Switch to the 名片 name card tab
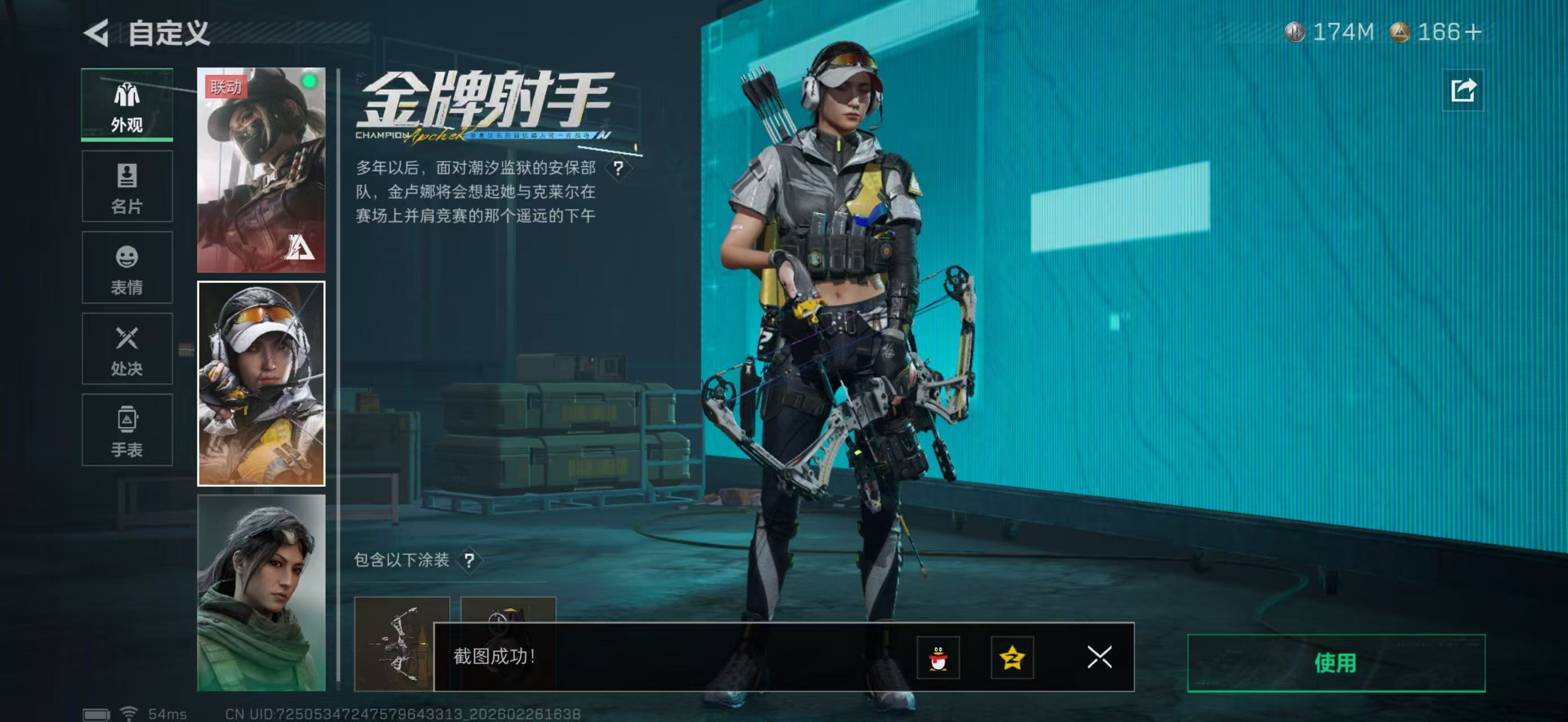This screenshot has width=1568, height=722. tap(127, 187)
